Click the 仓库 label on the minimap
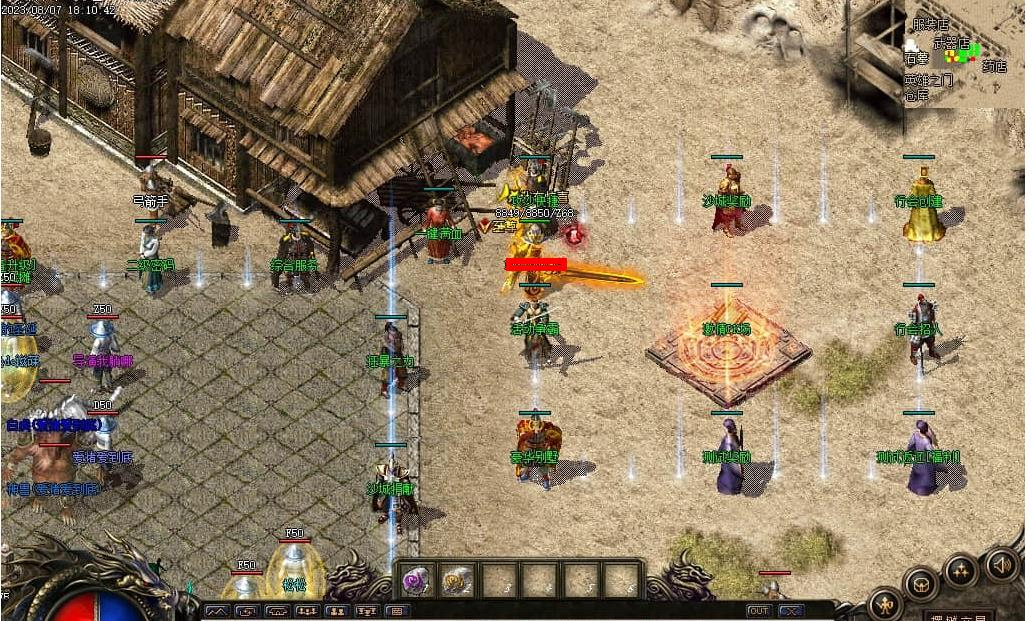The image size is (1034, 621). [x=917, y=96]
